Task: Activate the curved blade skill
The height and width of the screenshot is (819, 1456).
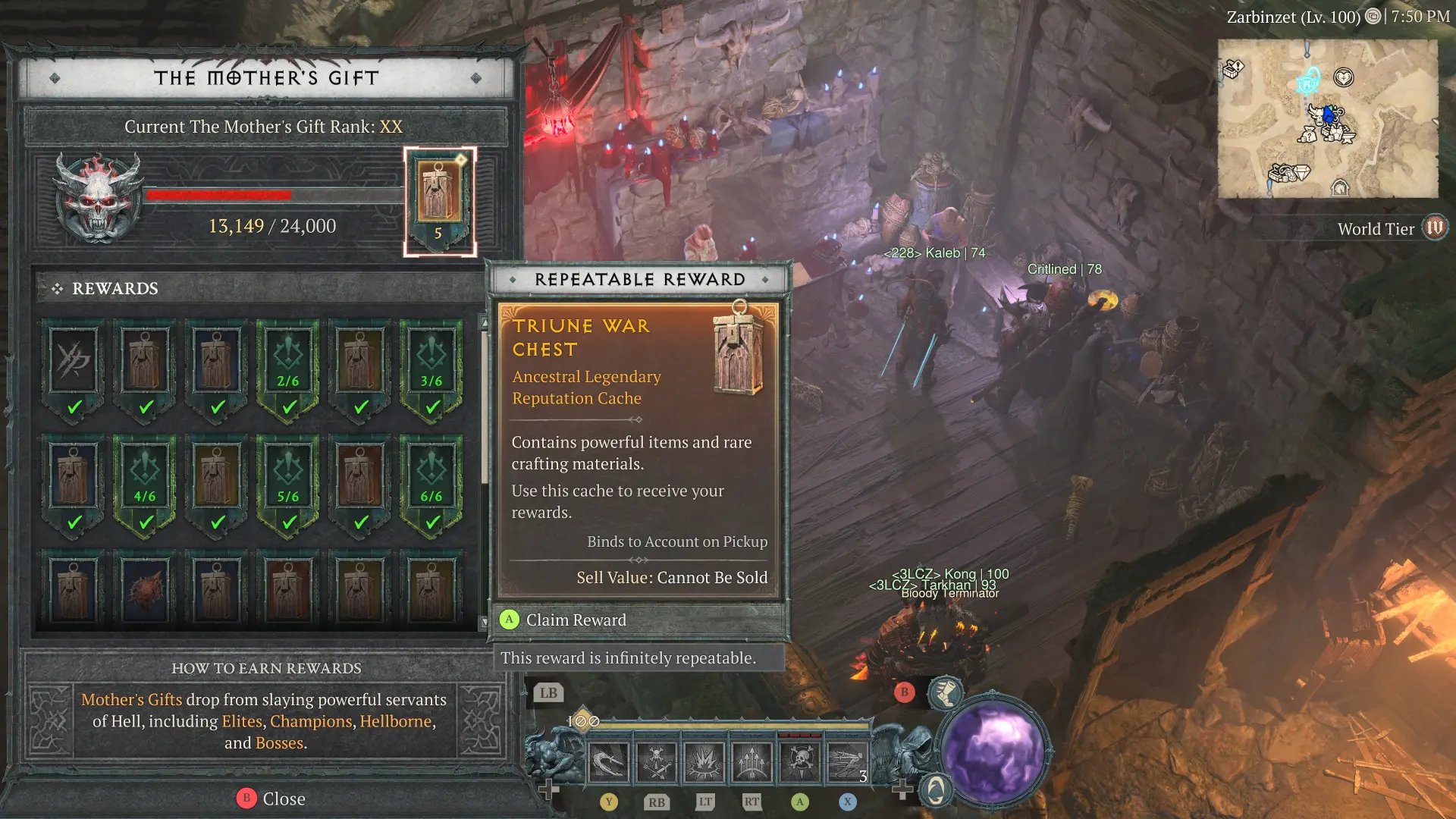Action: (608, 762)
